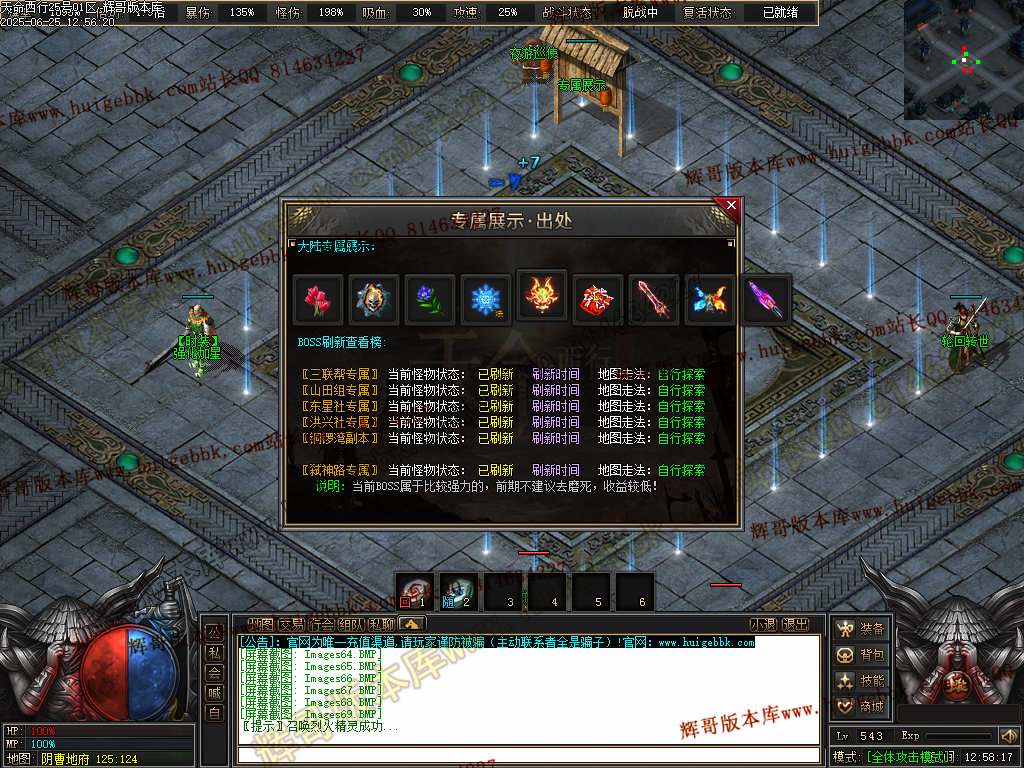Select the red demon mask item icon
Viewport: 1024px width, 768px height.
click(542, 296)
